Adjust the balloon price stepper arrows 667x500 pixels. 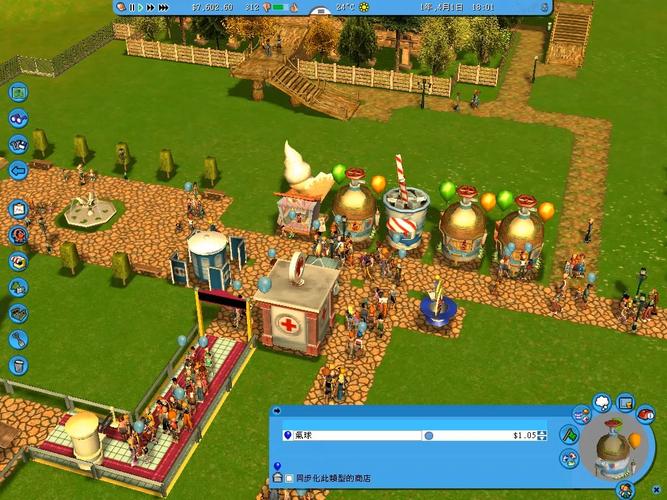pos(543,435)
